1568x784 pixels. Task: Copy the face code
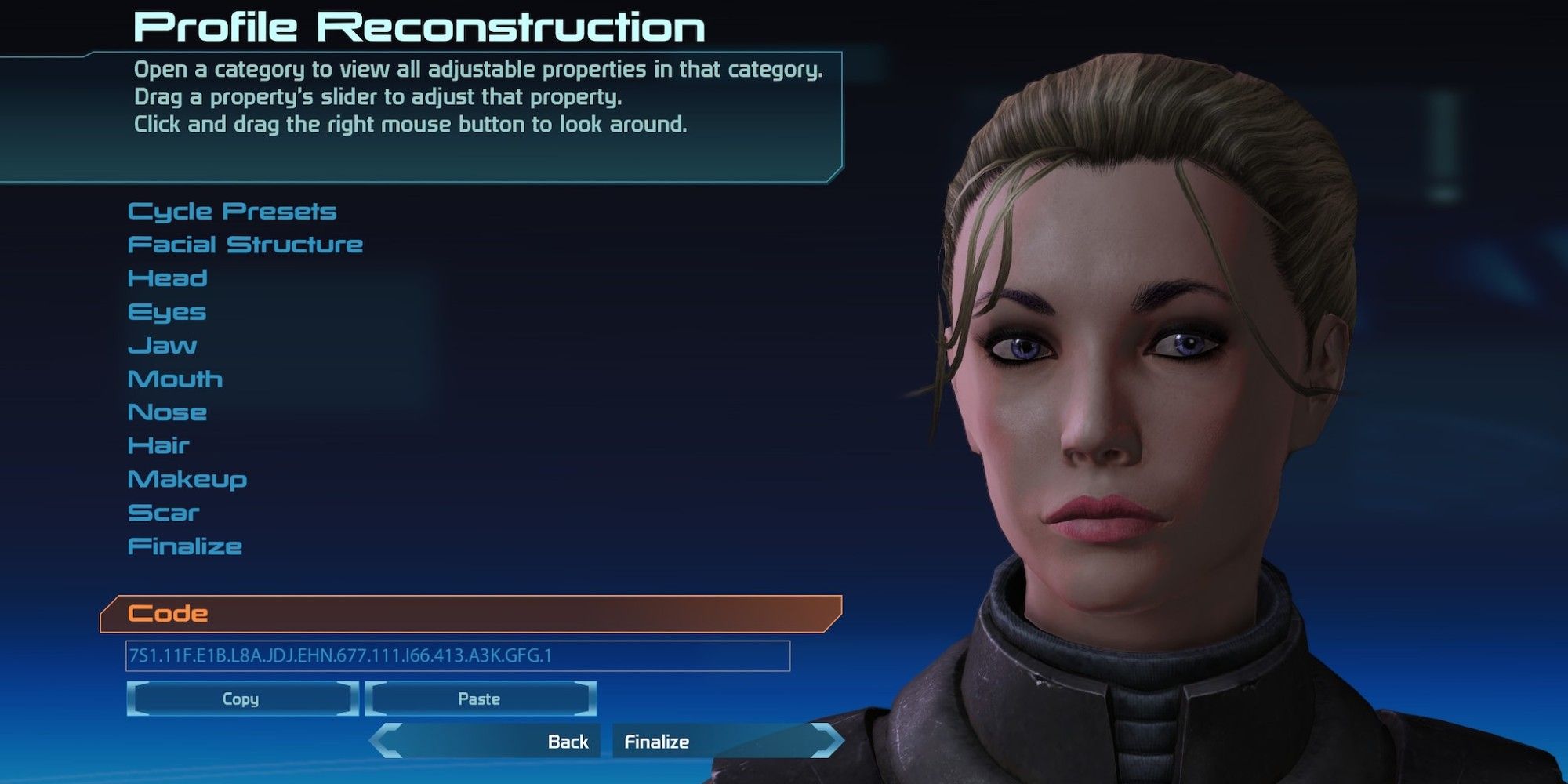[241, 699]
